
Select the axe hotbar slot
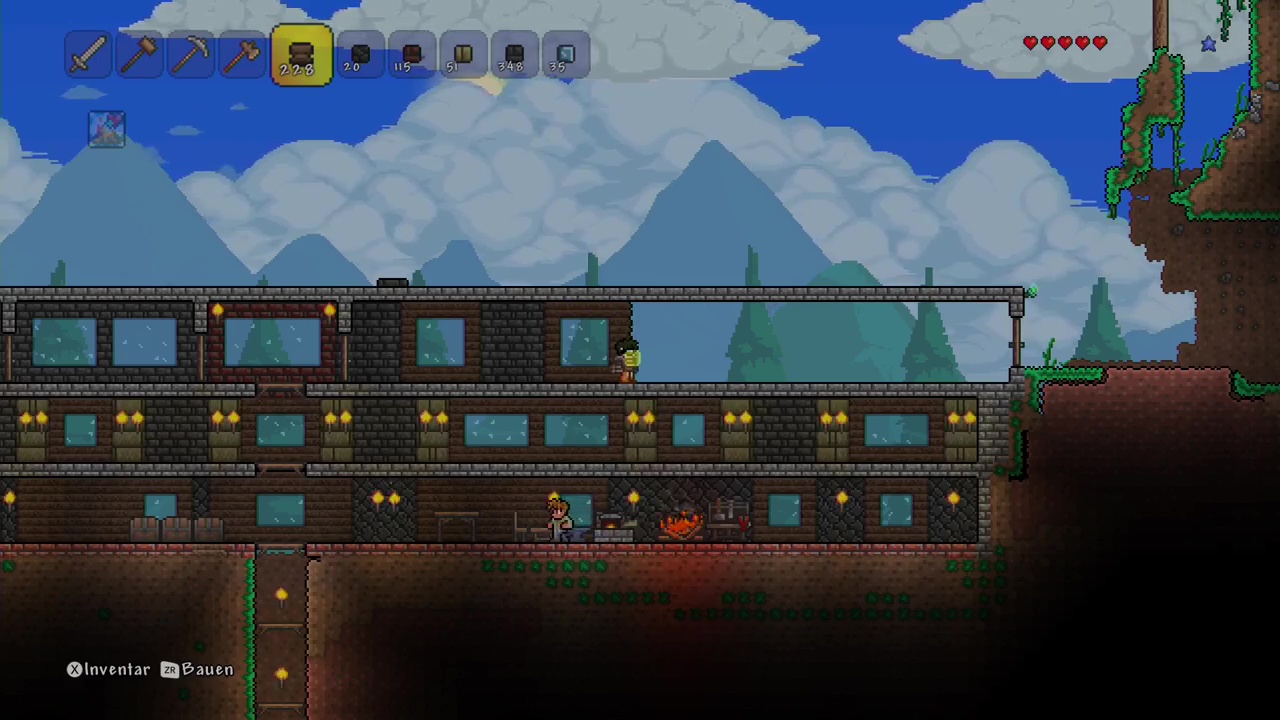click(x=241, y=55)
